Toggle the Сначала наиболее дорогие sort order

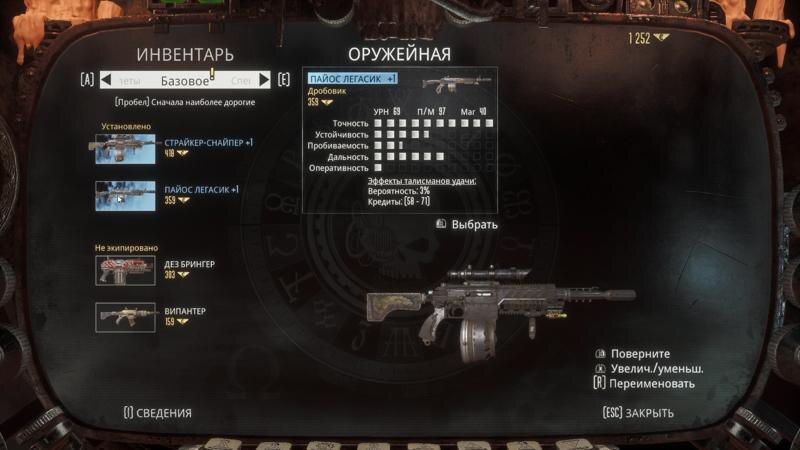[x=184, y=102]
